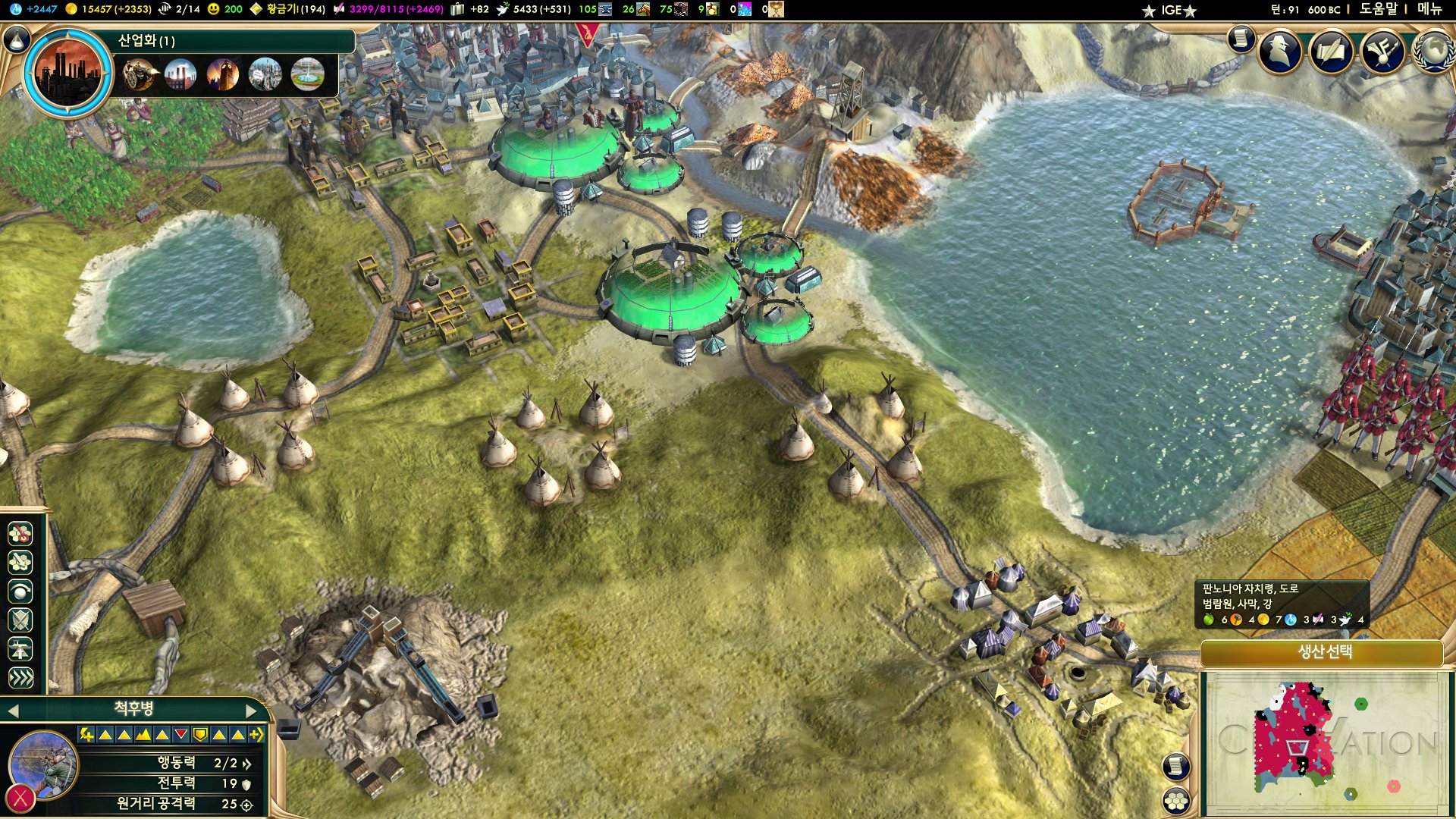Cycle to the previous unit with left arrow
The image size is (1456, 819).
pos(12,711)
